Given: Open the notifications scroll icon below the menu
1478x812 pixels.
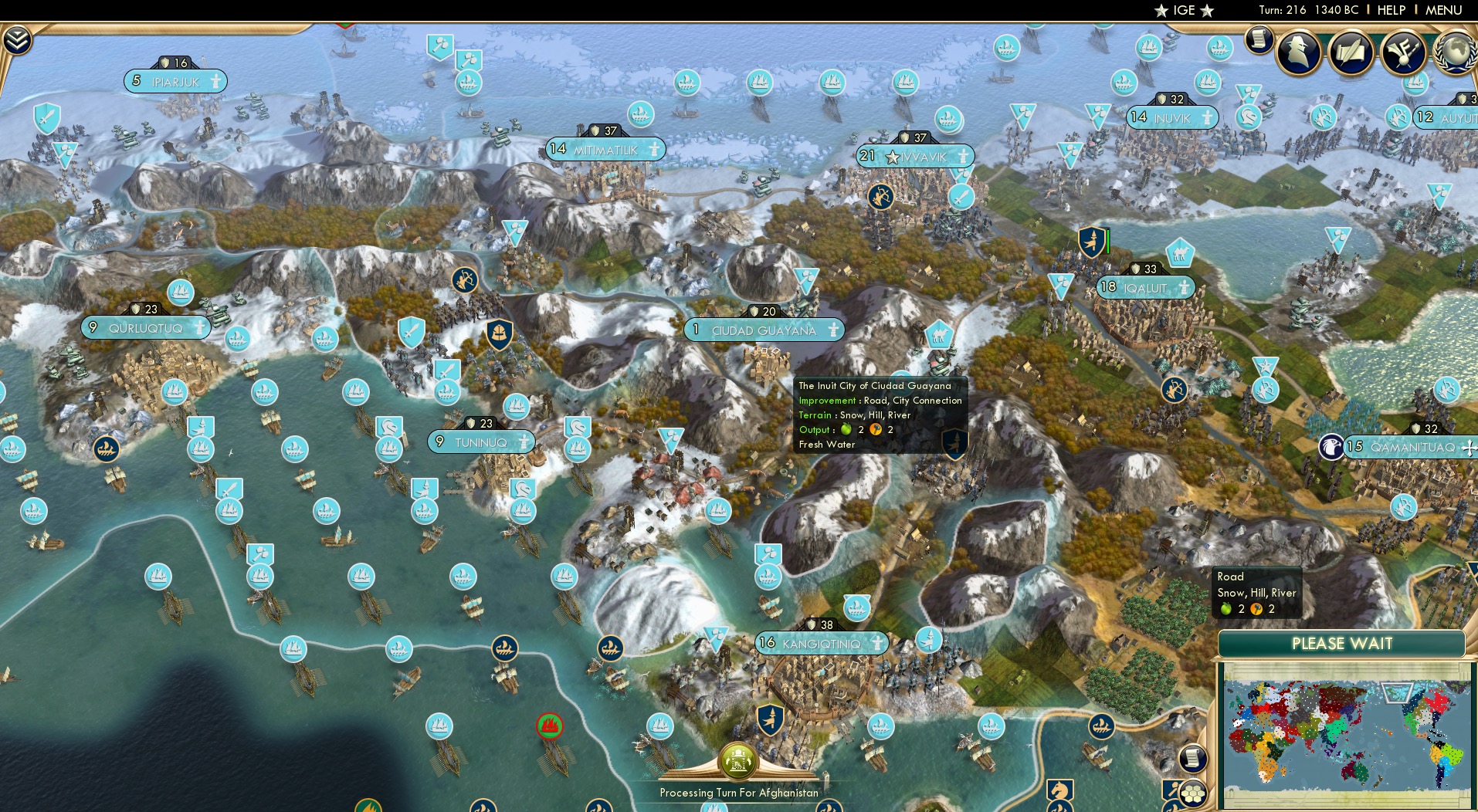Looking at the screenshot, I should point(1258,40).
